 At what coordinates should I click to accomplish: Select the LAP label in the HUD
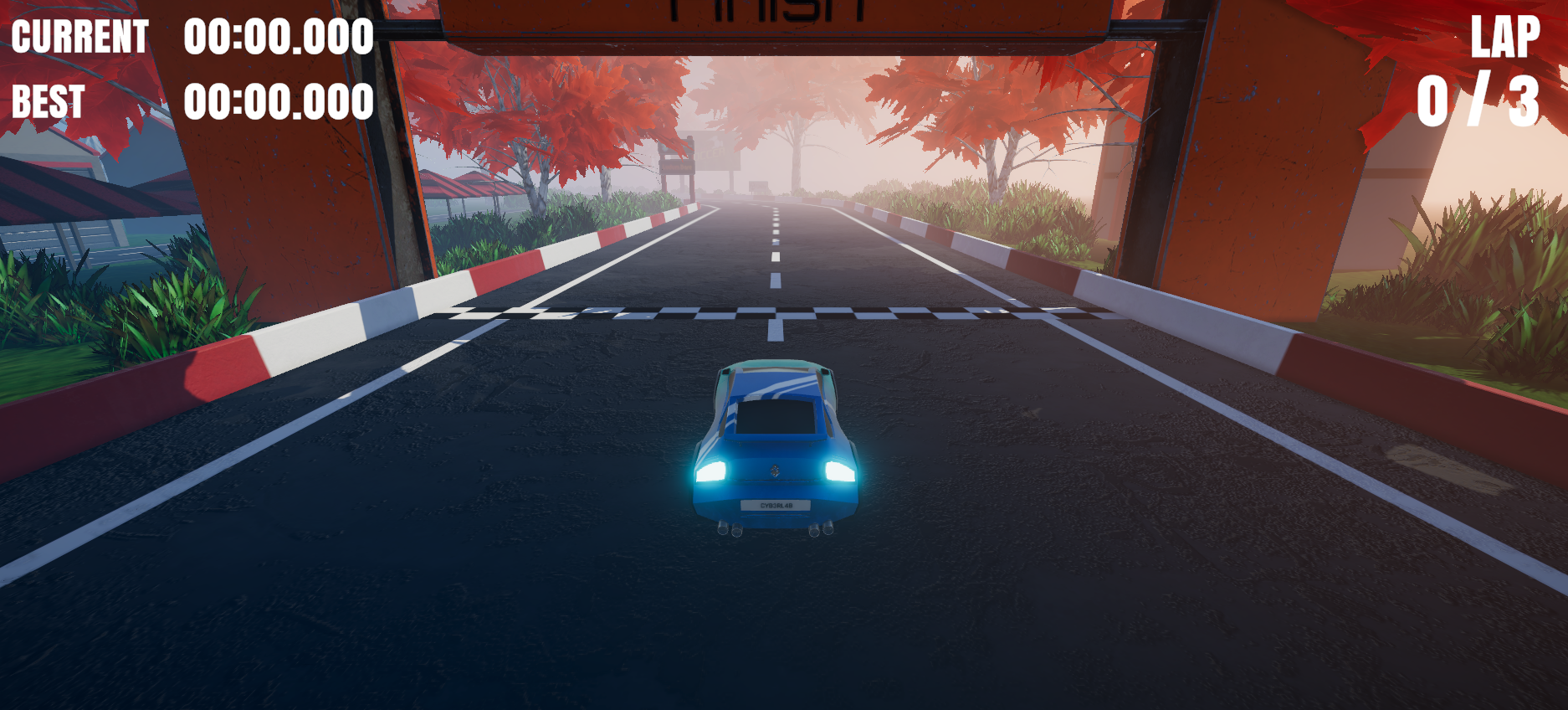(x=1504, y=35)
